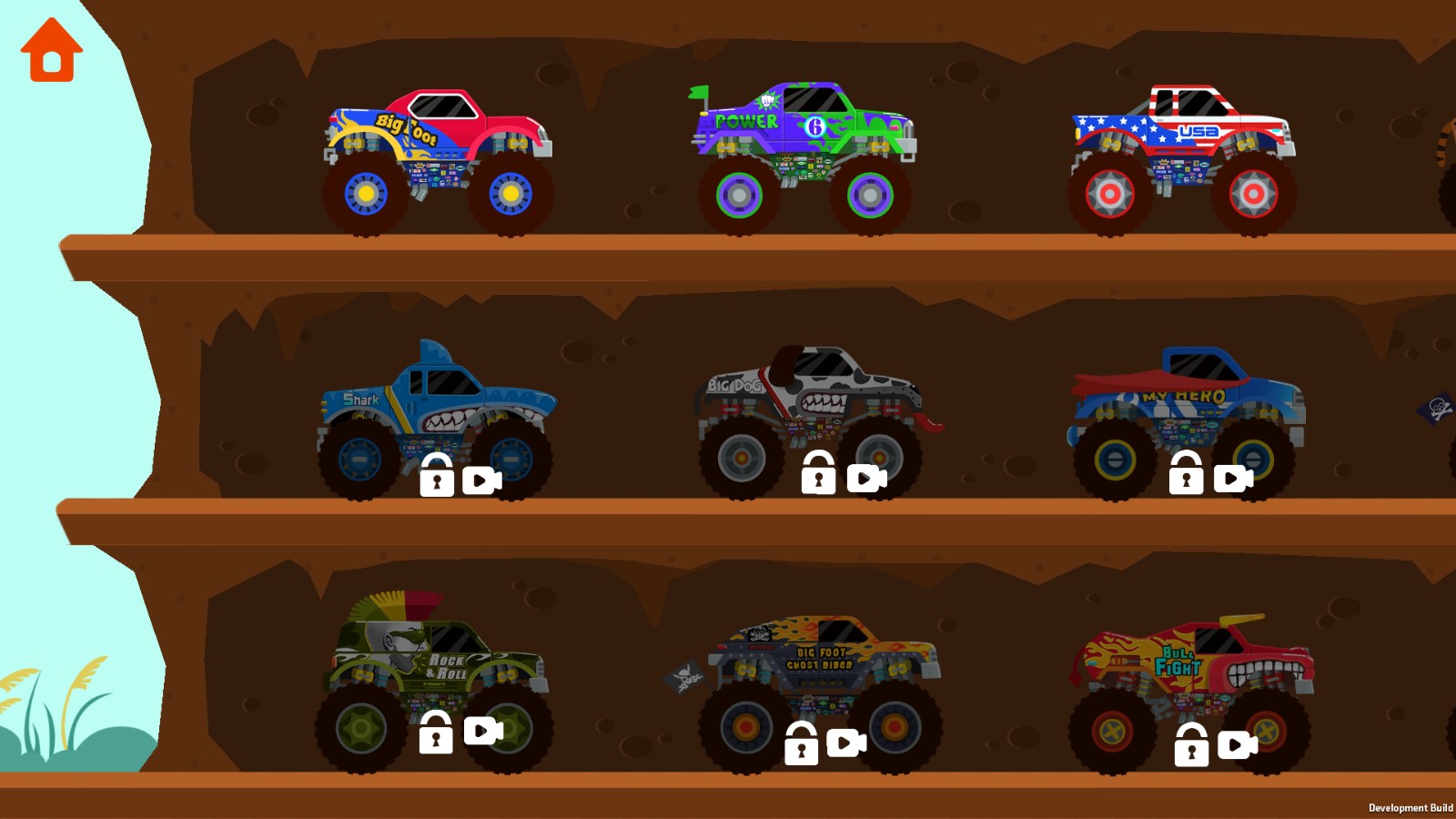Click the video camera icon under My Hero
This screenshot has width=1456, height=819.
pyautogui.click(x=1233, y=477)
